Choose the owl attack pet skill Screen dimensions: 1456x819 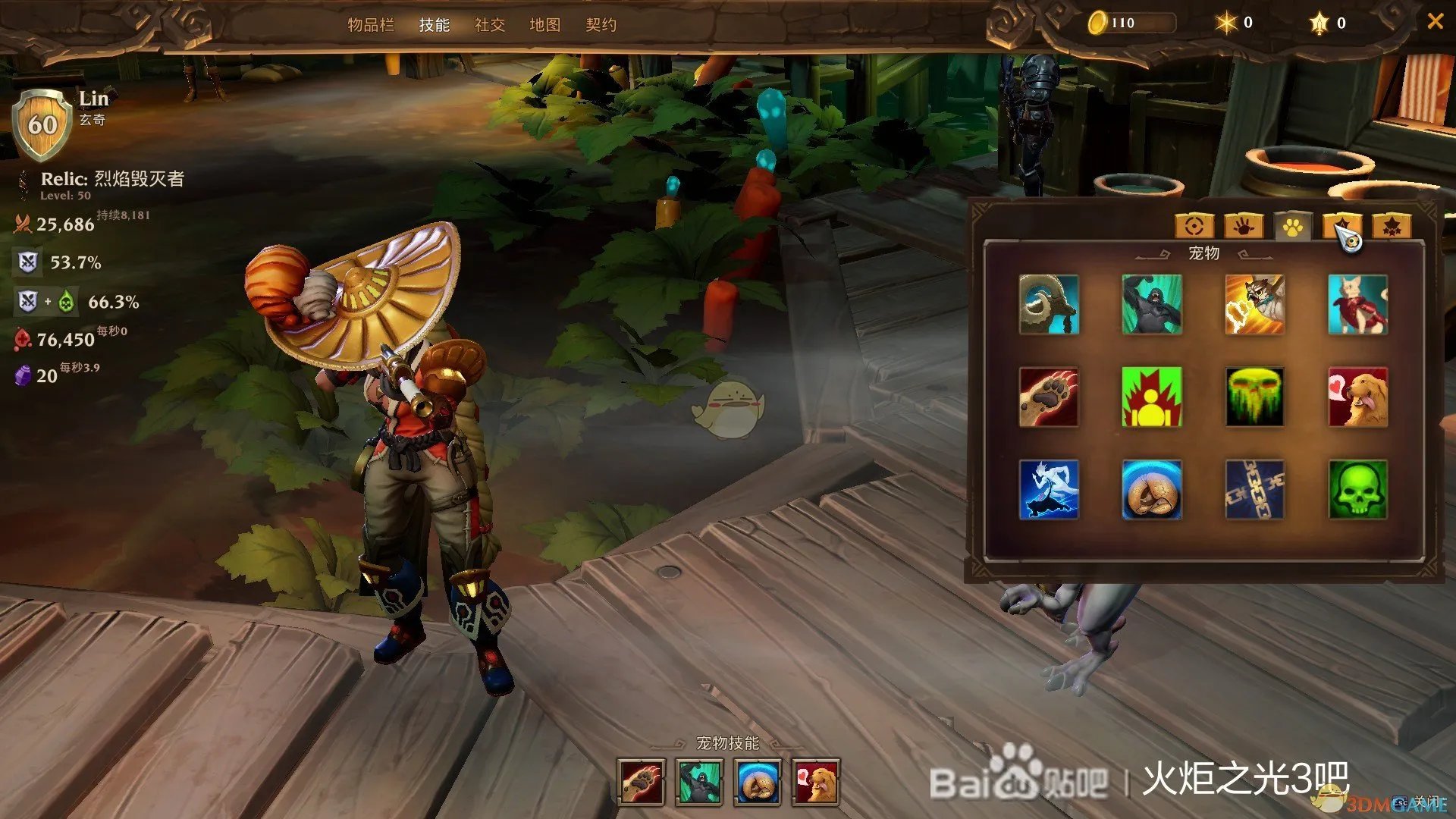1255,304
